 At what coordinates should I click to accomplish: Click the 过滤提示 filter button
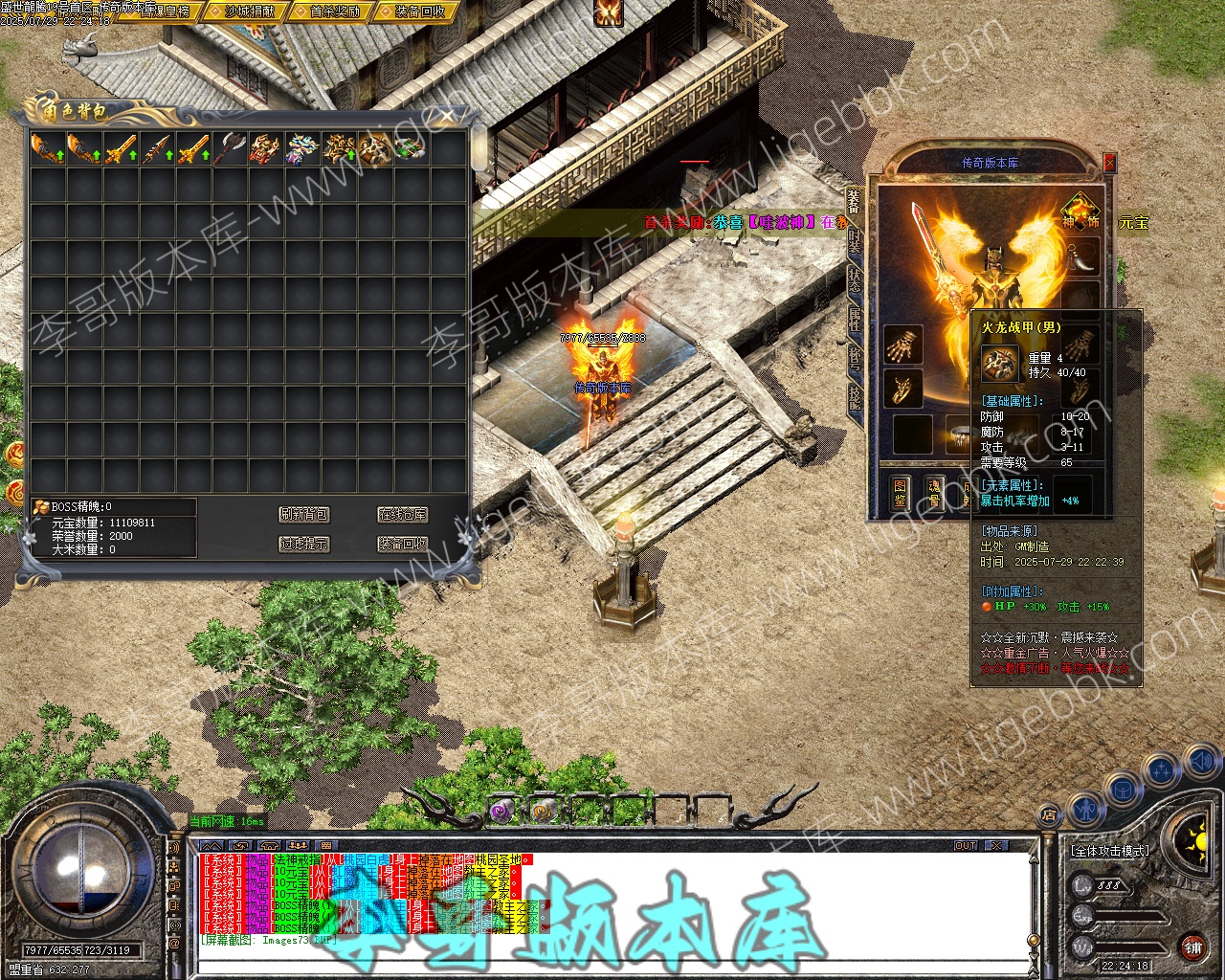[303, 544]
